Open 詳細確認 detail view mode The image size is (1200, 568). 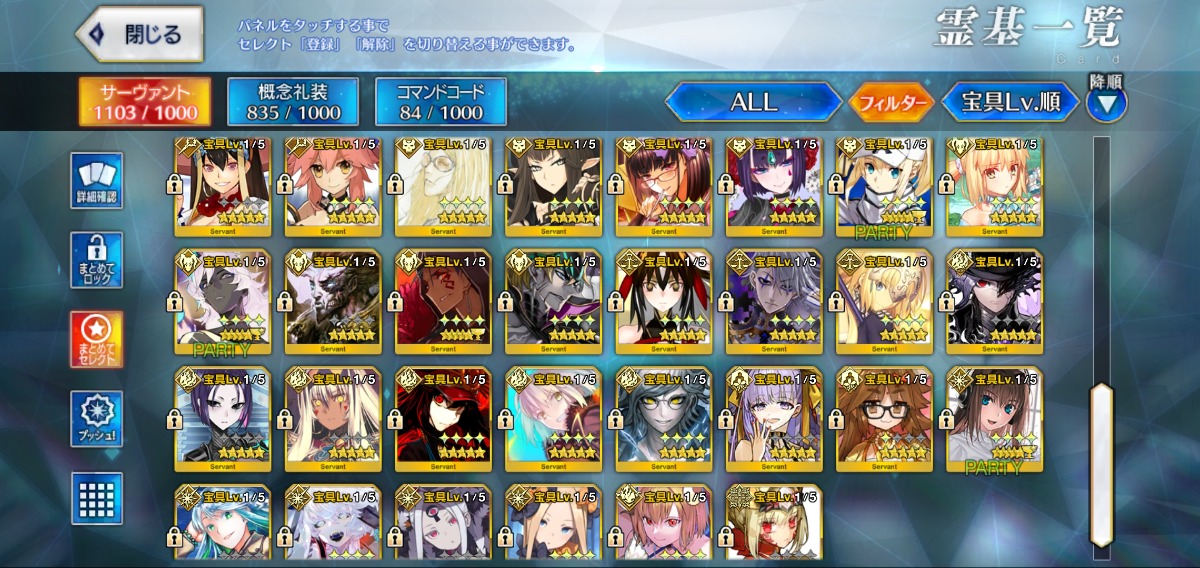click(97, 180)
